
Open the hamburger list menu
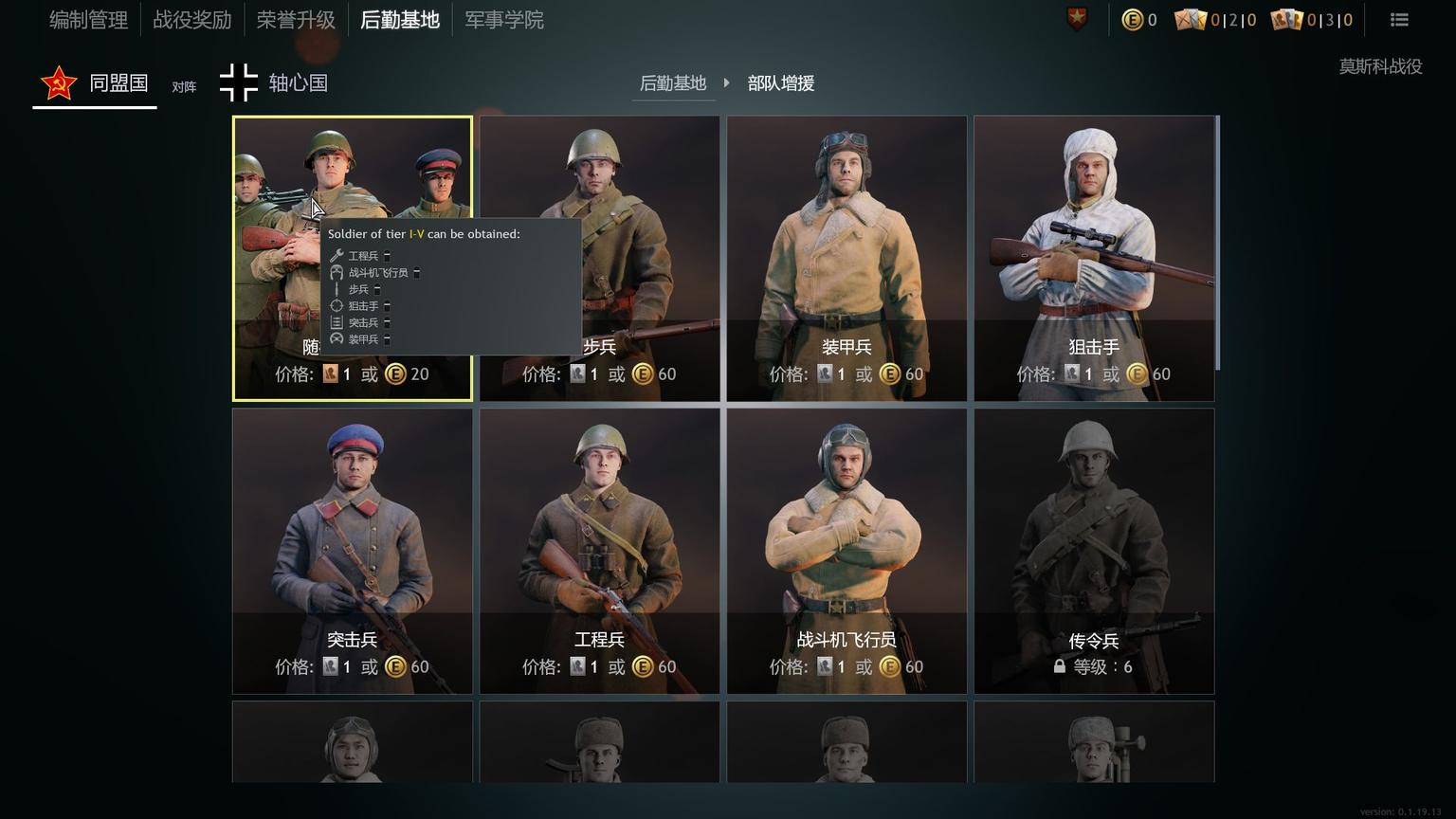click(1399, 20)
